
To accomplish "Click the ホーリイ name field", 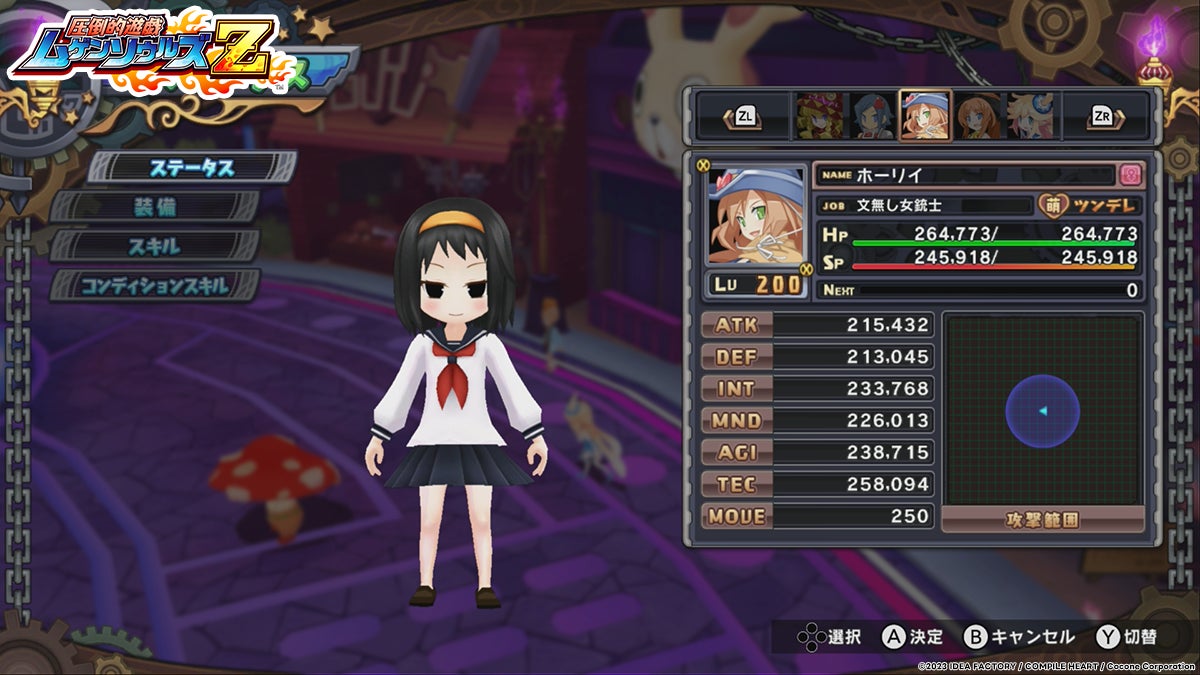I will point(965,175).
